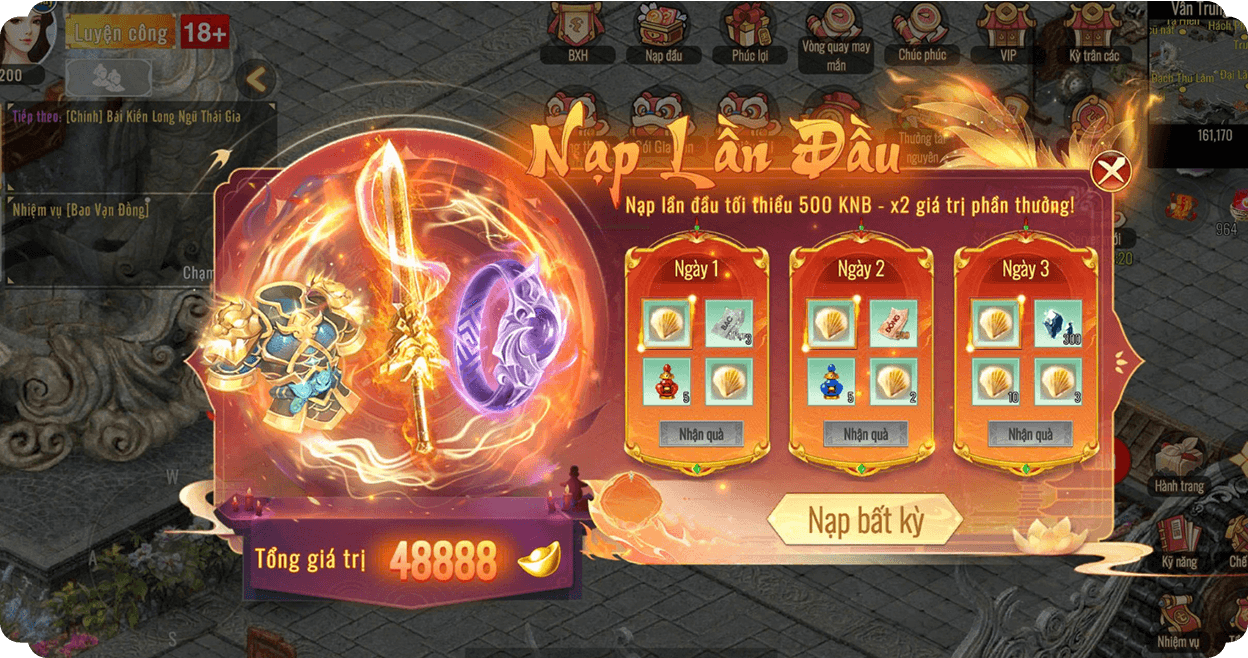This screenshot has height=658, width=1248.
Task: Open Kỳ trân các shop
Action: coord(1093,33)
